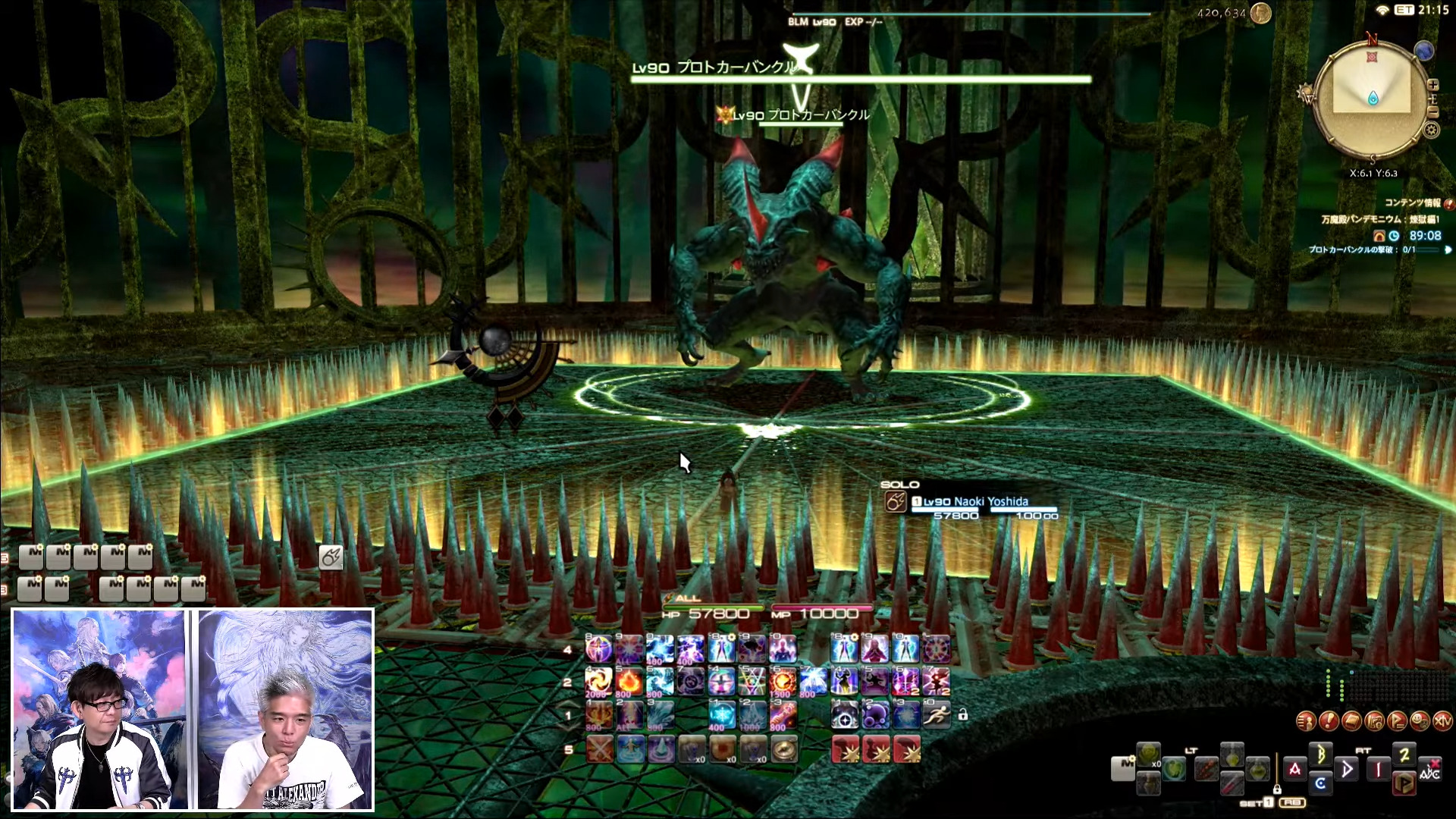1456x819 pixels.
Task: Expand the duty objective arrow
Action: pos(1448,249)
